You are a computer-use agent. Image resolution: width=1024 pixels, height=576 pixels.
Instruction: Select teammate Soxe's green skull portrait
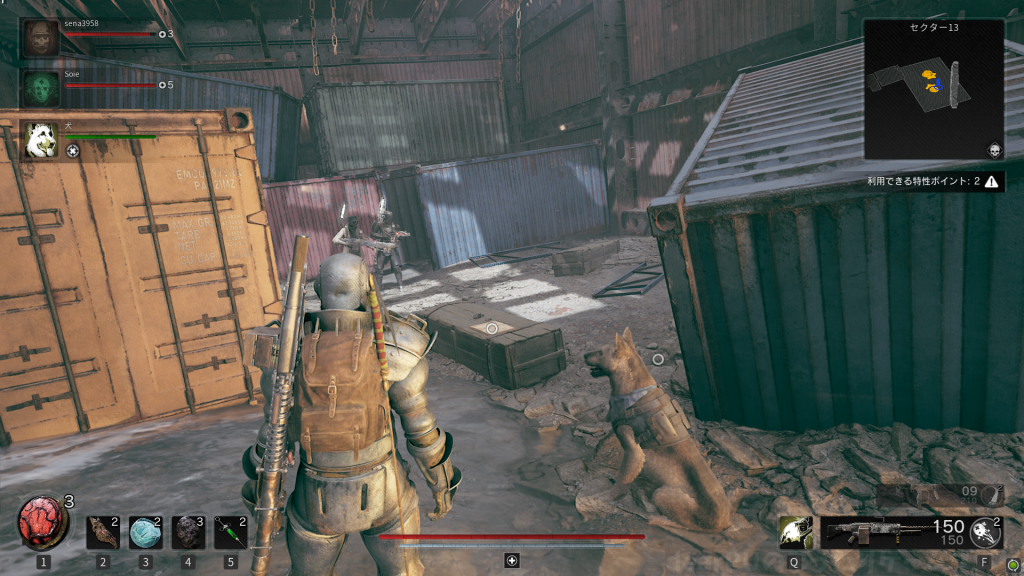42,88
